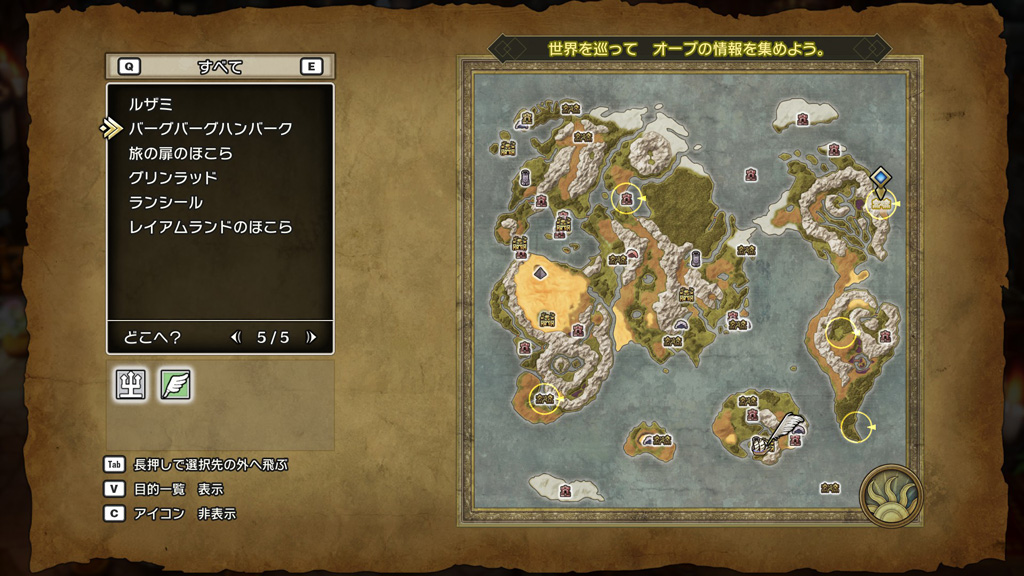The width and height of the screenshot is (1024, 576).
Task: Click the すべて category header
Action: (x=220, y=67)
